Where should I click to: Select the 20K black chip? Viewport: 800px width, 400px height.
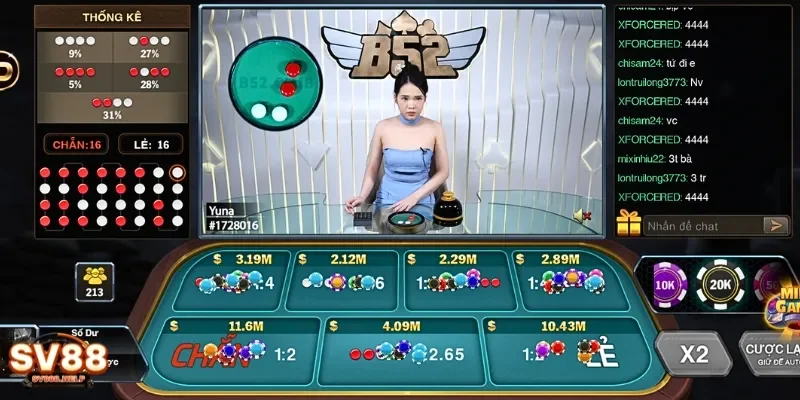coord(720,284)
